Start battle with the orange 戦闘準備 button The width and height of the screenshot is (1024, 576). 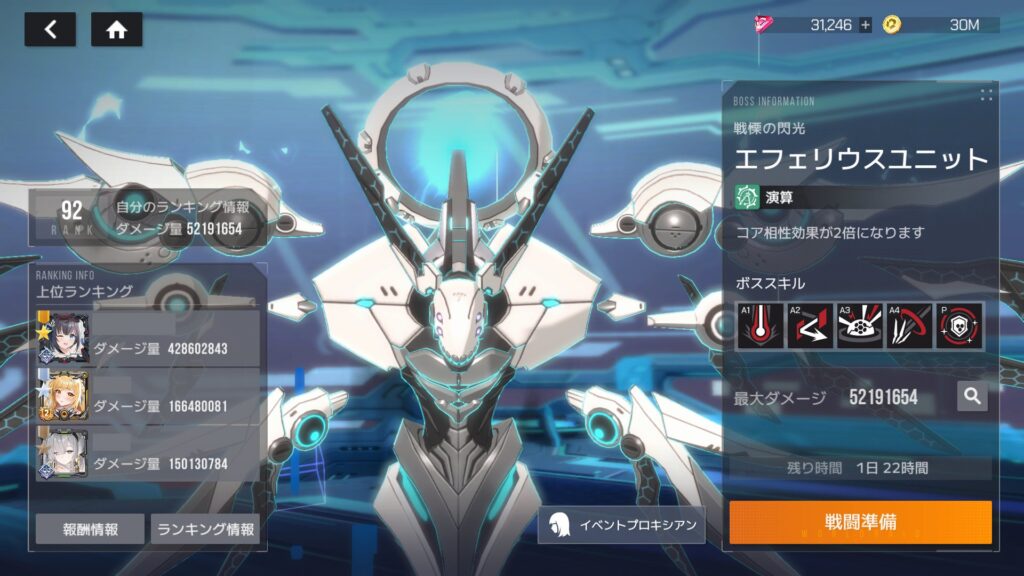(x=860, y=523)
